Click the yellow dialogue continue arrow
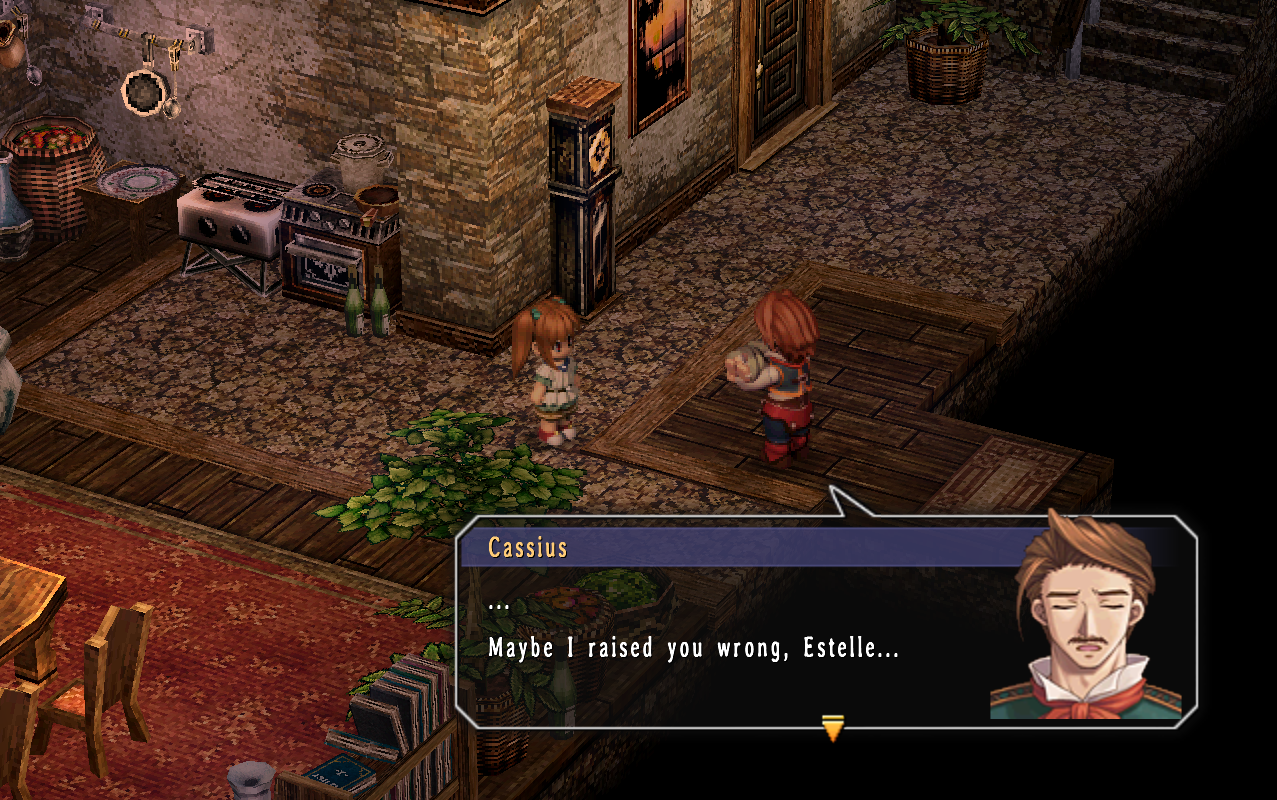Viewport: 1277px width, 800px height. (x=832, y=729)
